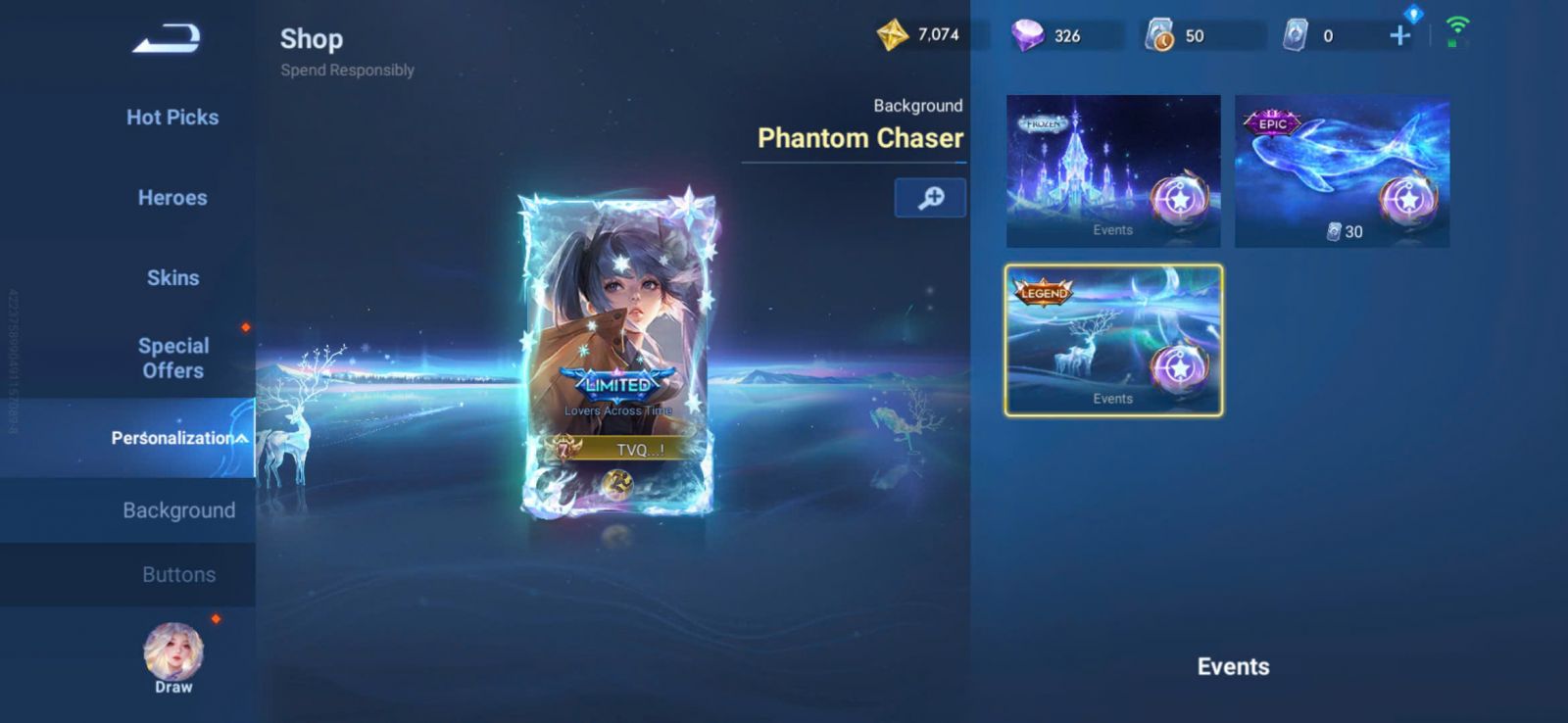Choose the Background sub-category
The image size is (1568, 723).
coord(178,510)
